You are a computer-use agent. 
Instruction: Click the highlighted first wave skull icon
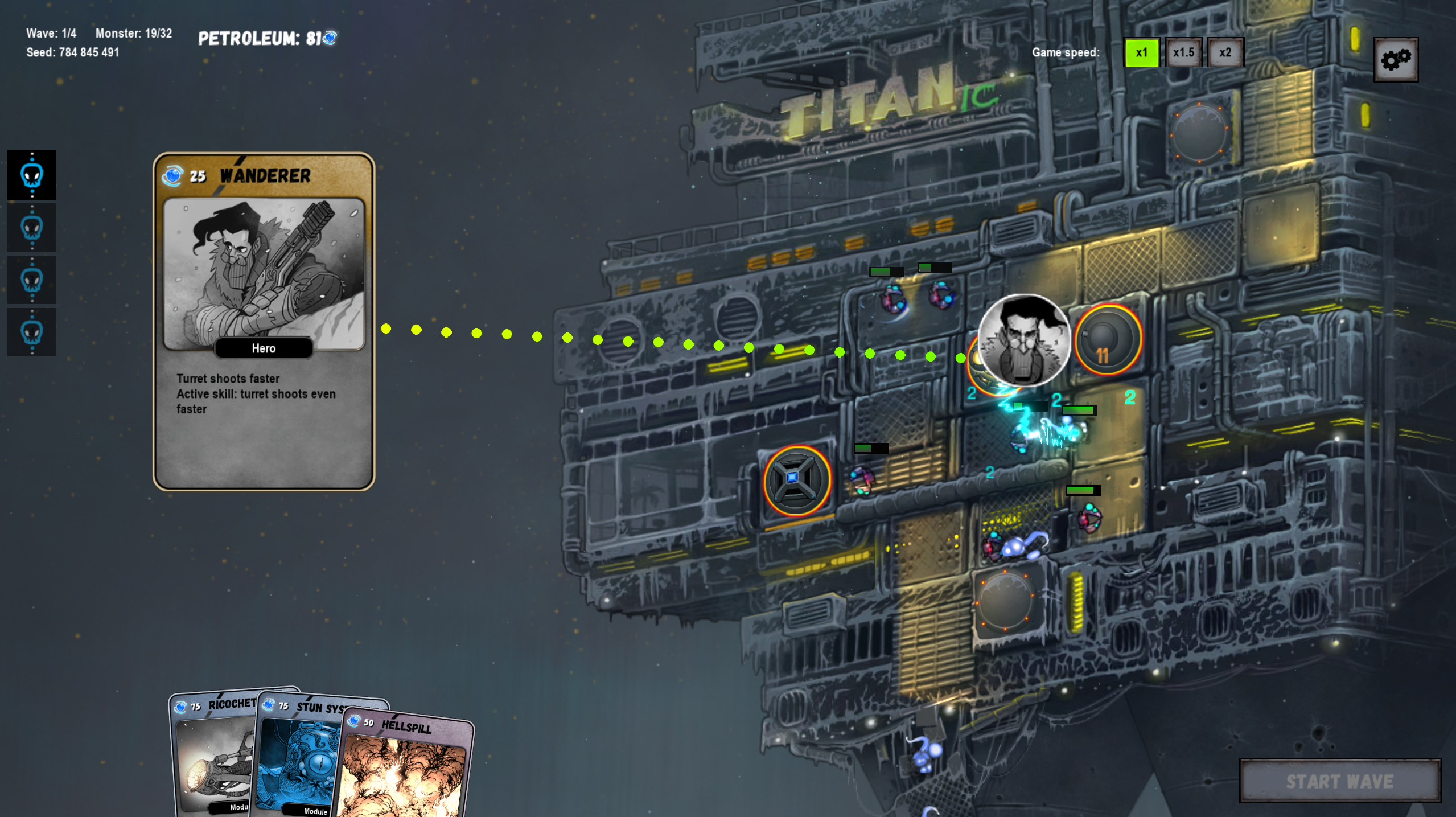[32, 175]
